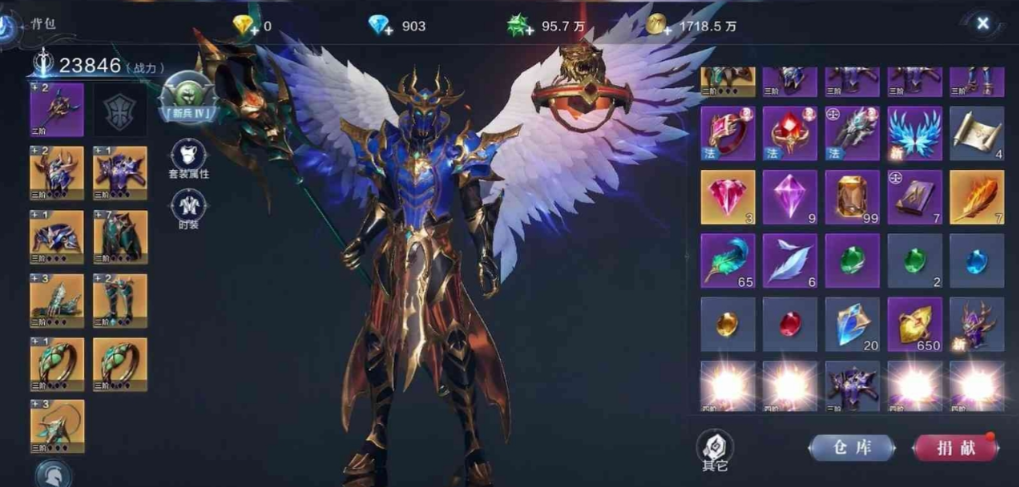Open the 套装属性 set attributes panel
Image resolution: width=1019 pixels, height=487 pixels.
(x=188, y=158)
